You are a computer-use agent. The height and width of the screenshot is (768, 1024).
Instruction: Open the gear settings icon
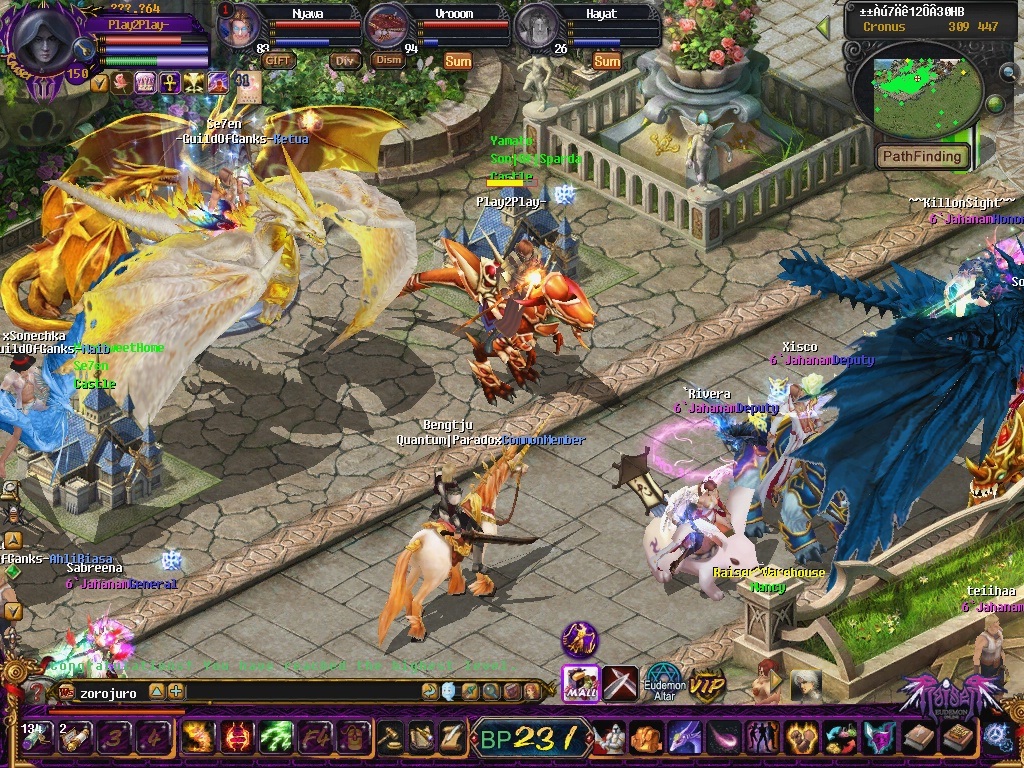[999, 738]
